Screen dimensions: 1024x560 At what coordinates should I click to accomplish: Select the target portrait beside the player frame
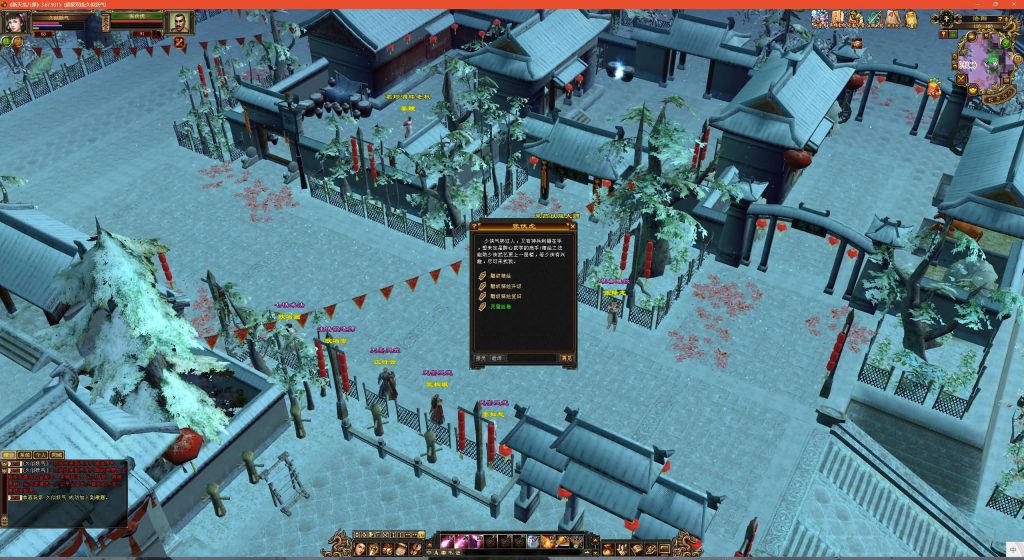click(x=179, y=22)
